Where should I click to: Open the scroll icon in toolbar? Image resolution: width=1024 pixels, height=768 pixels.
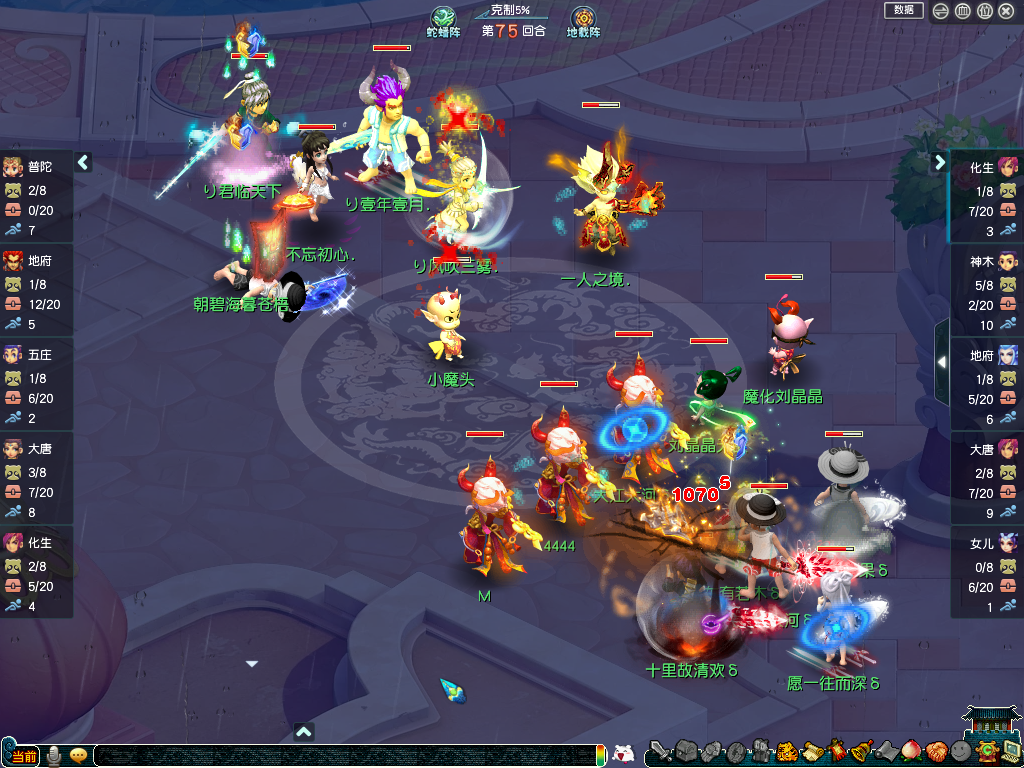point(812,751)
